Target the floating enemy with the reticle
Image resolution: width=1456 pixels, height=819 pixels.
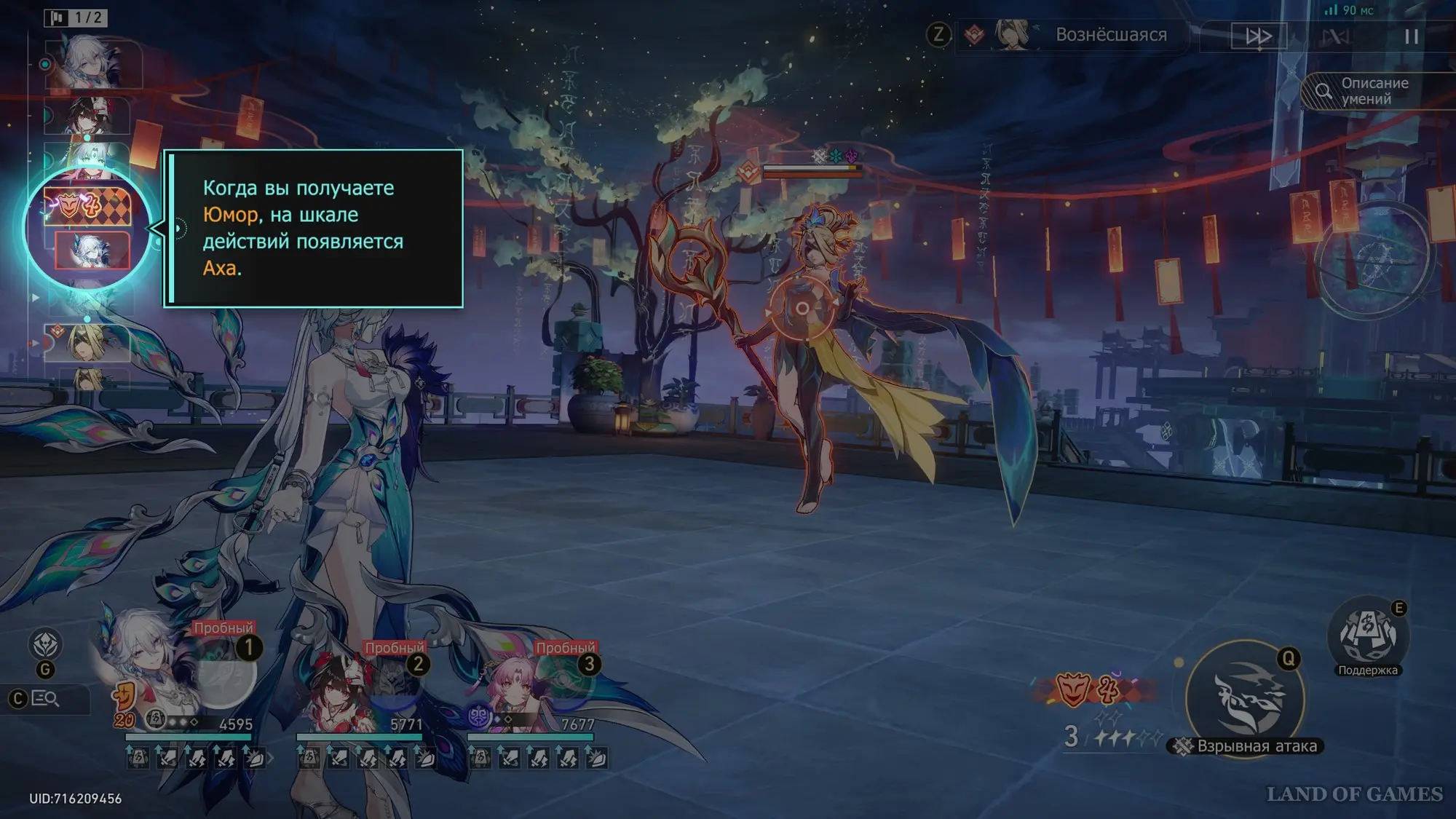coord(802,309)
